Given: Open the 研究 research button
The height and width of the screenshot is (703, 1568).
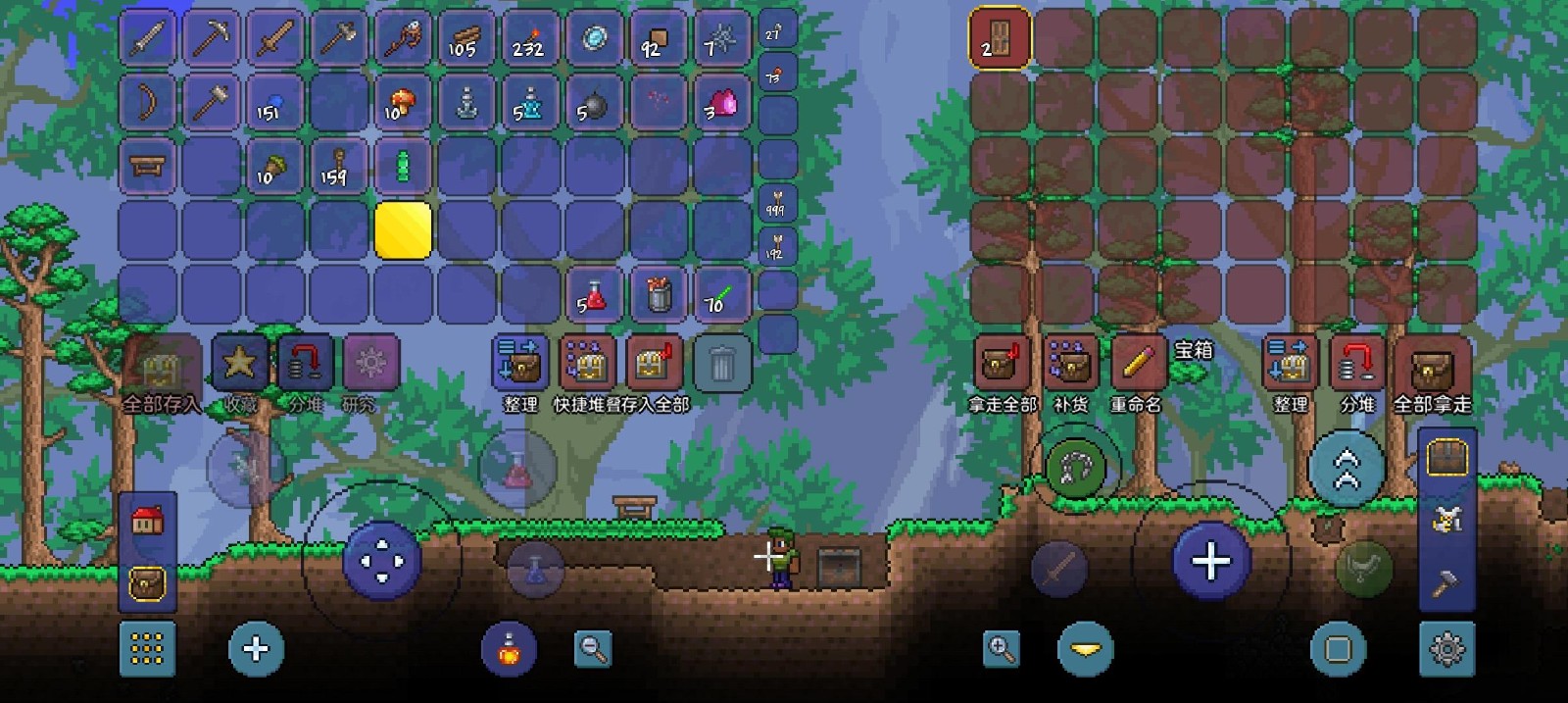Looking at the screenshot, I should pyautogui.click(x=370, y=365).
